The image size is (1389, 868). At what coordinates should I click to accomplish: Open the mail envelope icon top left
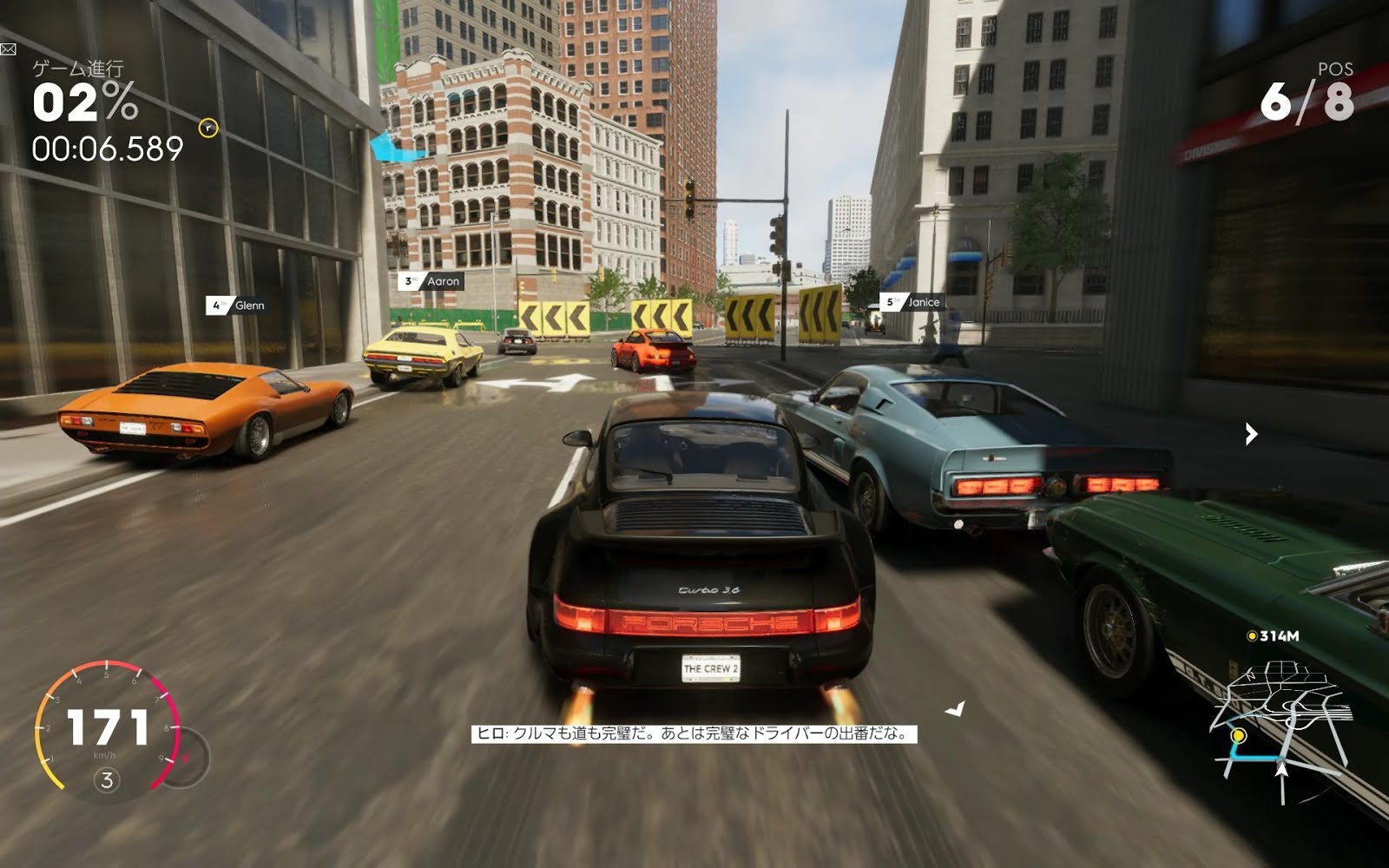(9, 50)
